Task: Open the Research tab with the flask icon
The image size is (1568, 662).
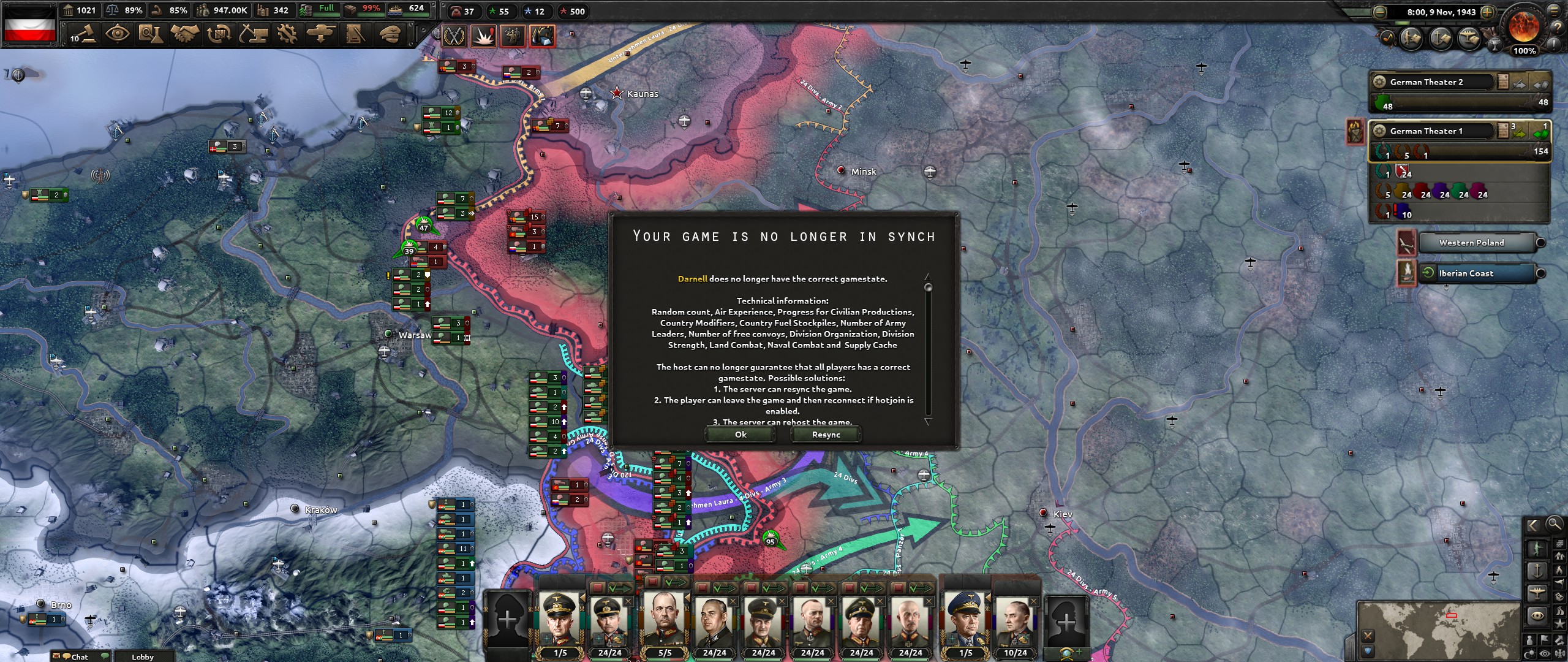Action: (153, 35)
